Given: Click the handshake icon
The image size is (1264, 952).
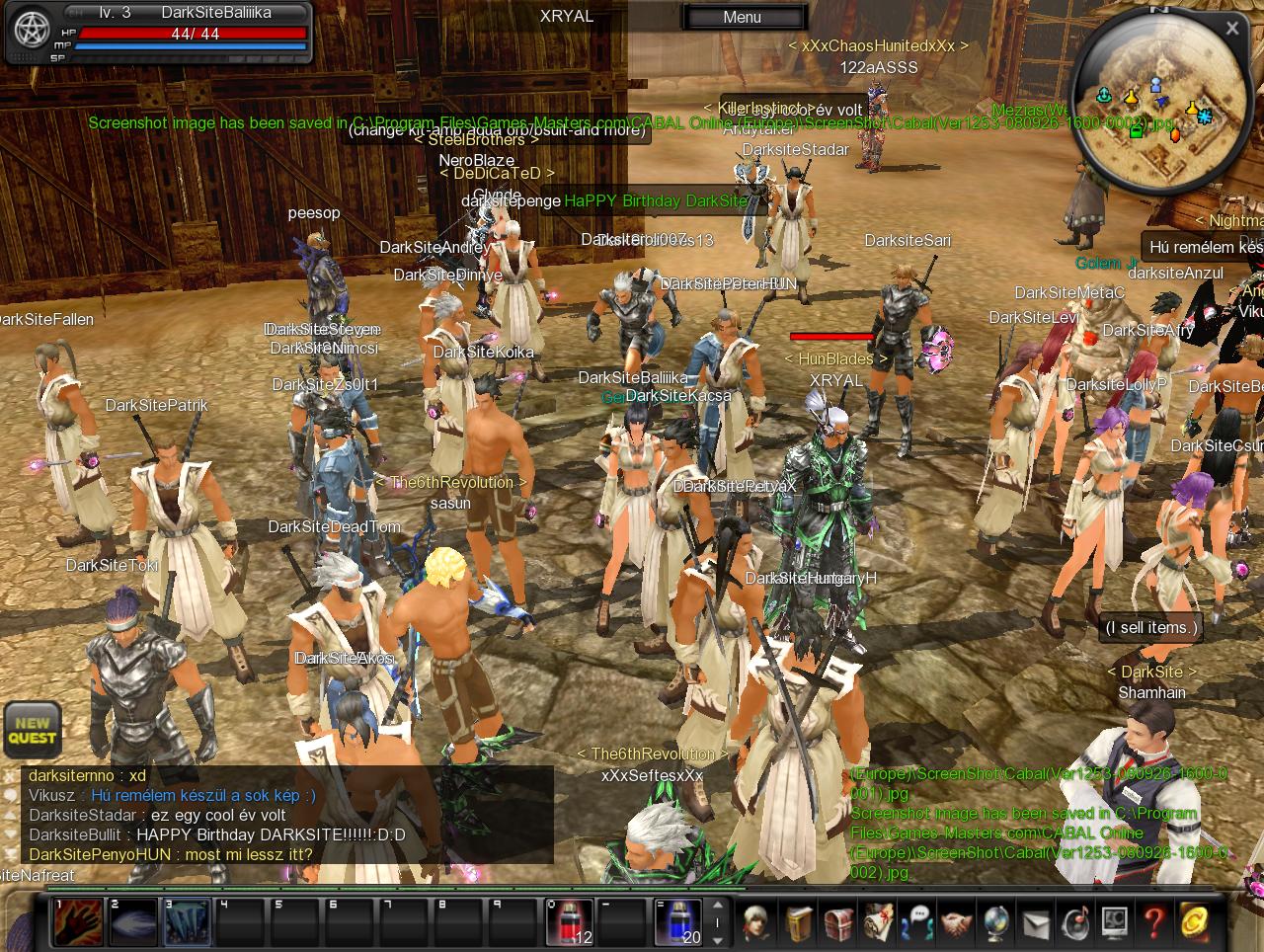Looking at the screenshot, I should [x=956, y=922].
